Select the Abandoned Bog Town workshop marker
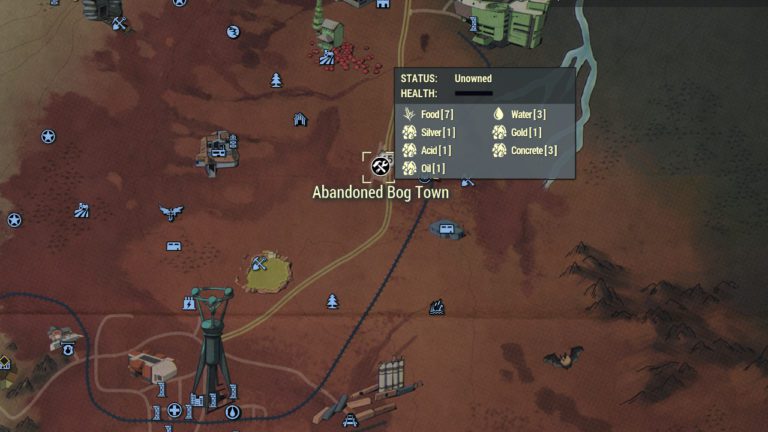Image resolution: width=768 pixels, height=432 pixels. [379, 165]
